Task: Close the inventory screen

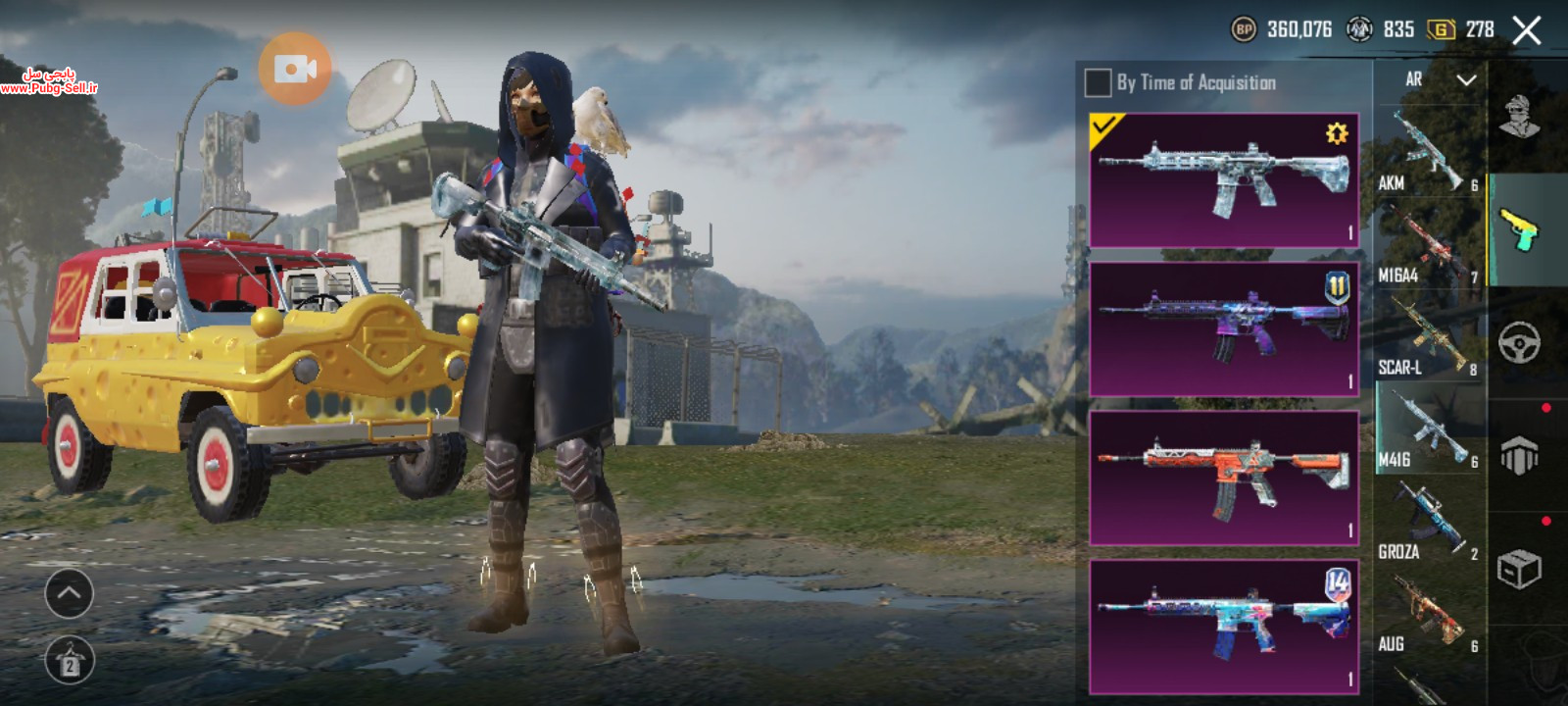Action: coord(1527,30)
